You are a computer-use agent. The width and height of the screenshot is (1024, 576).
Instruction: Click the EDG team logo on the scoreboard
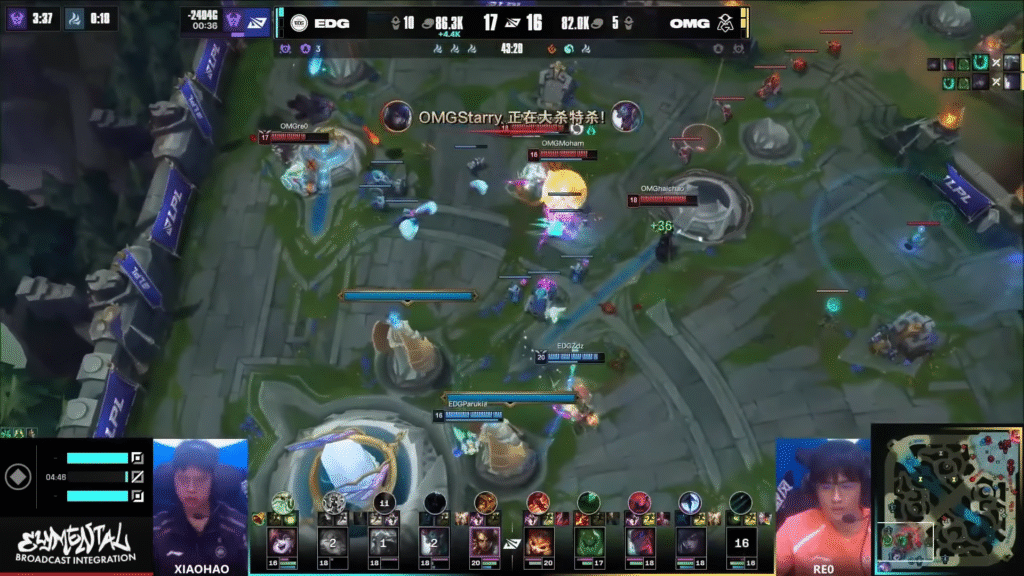298,22
